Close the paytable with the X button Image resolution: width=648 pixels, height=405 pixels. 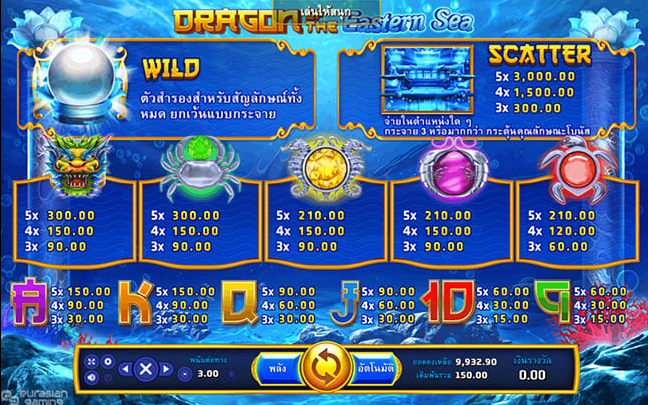coord(144,369)
